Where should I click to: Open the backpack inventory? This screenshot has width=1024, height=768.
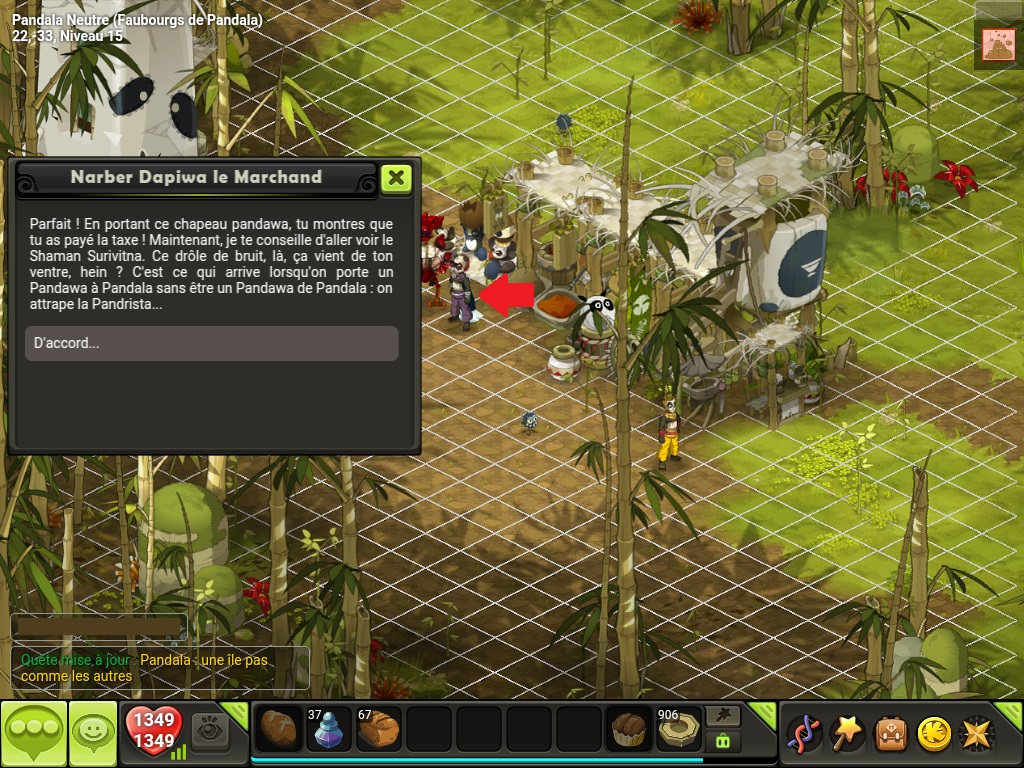891,733
